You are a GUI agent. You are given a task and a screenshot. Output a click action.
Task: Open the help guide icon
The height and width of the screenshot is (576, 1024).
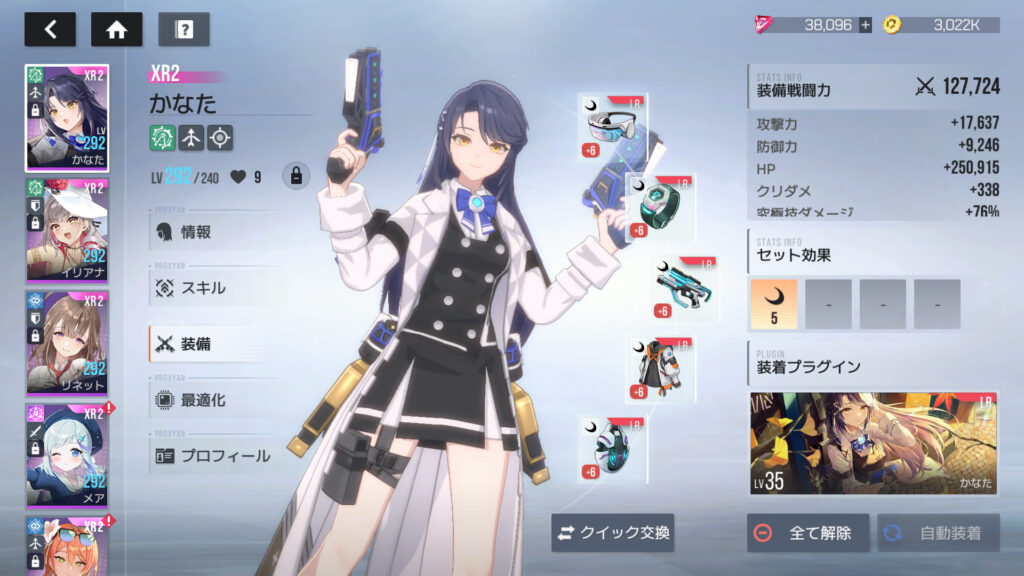click(x=184, y=29)
